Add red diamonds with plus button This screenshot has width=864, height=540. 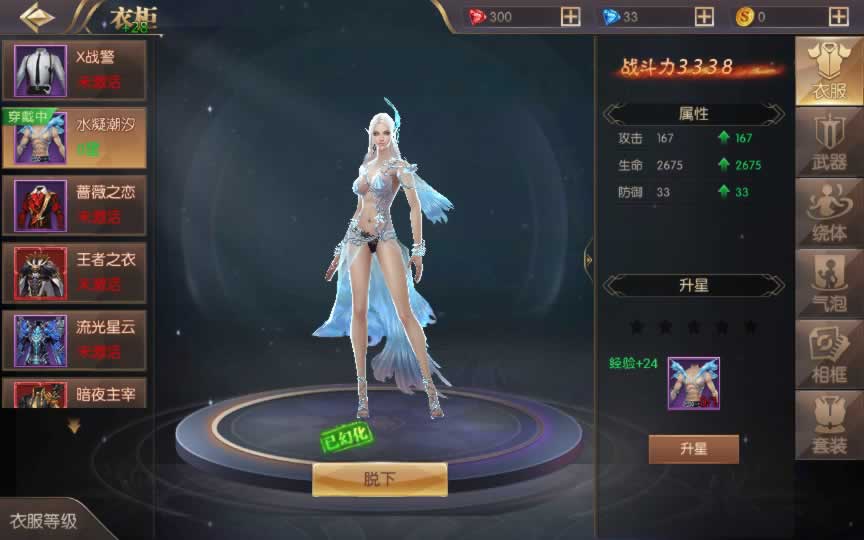click(570, 17)
